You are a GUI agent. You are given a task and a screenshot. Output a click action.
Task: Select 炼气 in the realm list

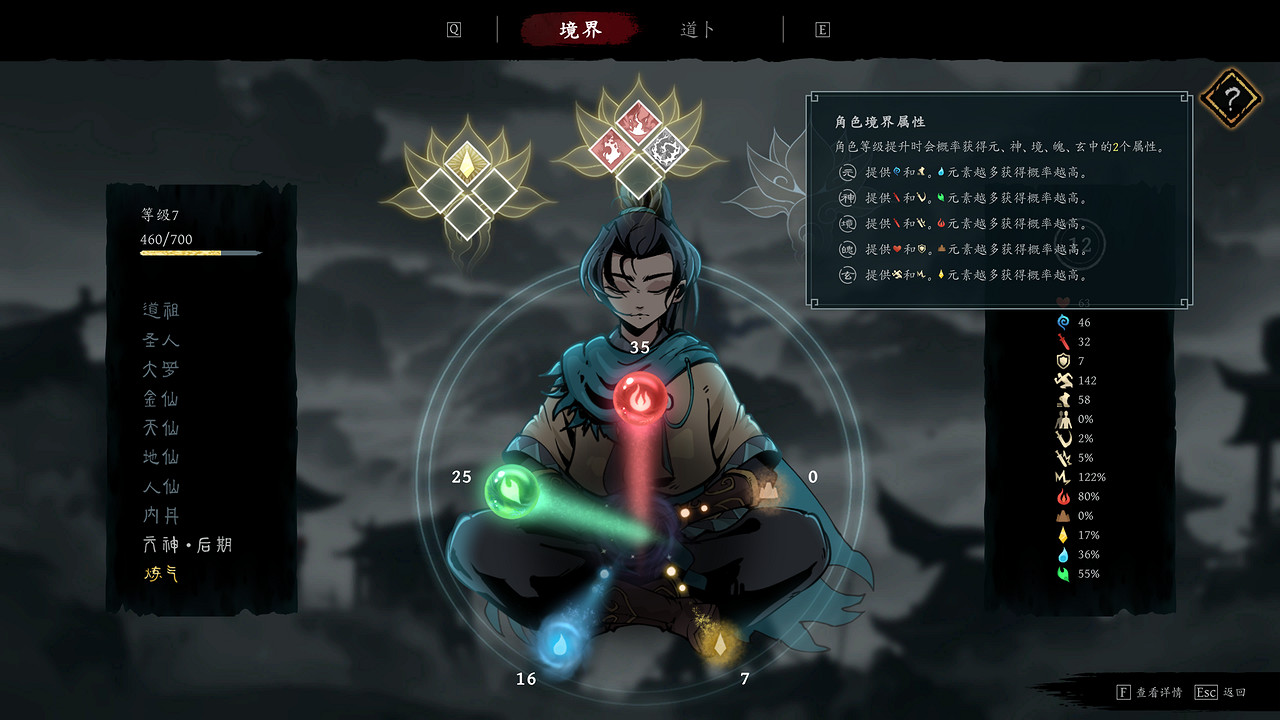click(x=158, y=573)
